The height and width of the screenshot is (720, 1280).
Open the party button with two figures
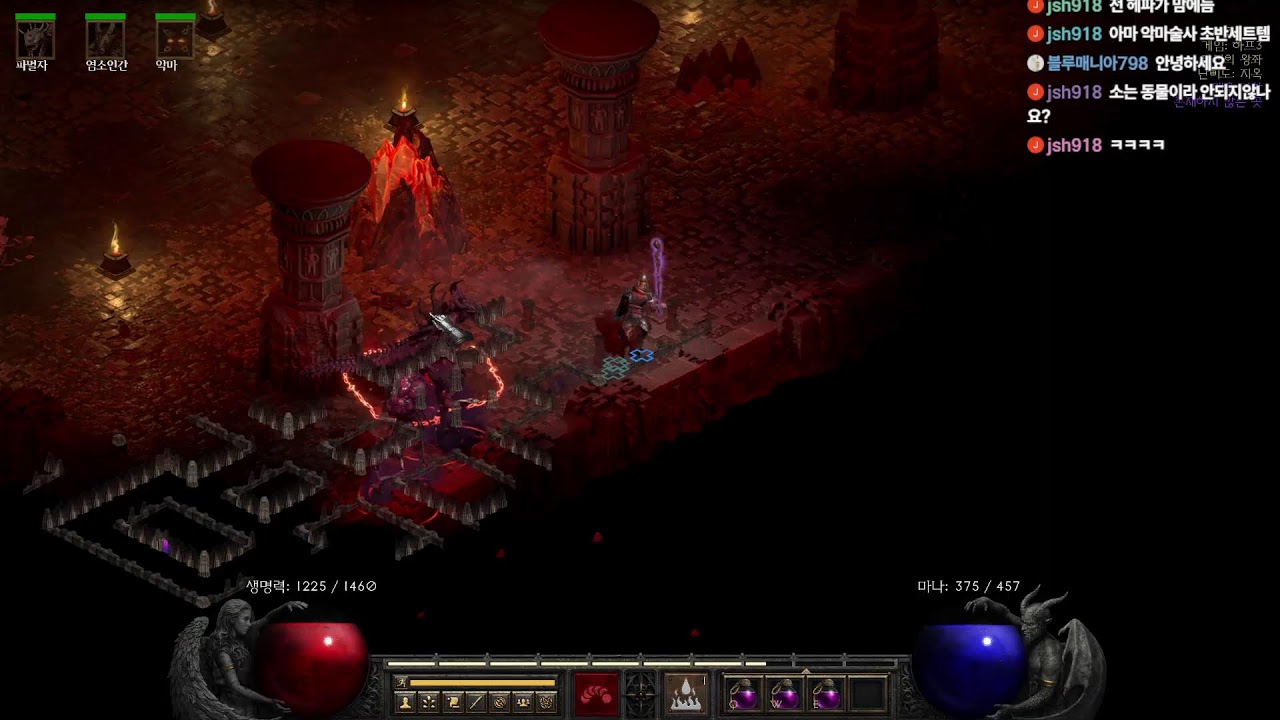tap(522, 702)
